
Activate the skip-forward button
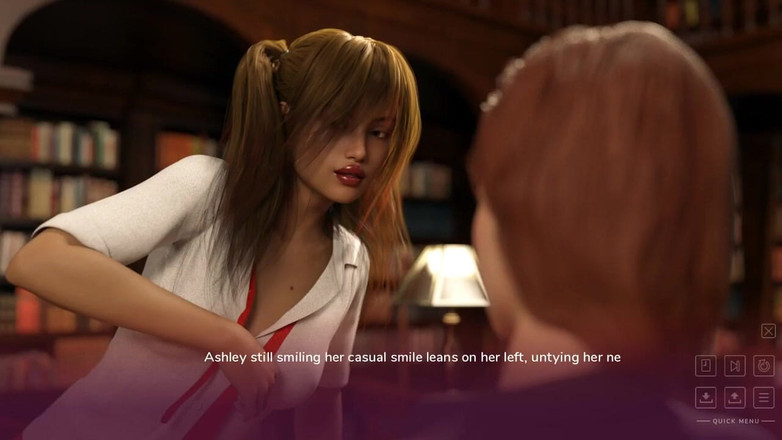click(x=735, y=366)
